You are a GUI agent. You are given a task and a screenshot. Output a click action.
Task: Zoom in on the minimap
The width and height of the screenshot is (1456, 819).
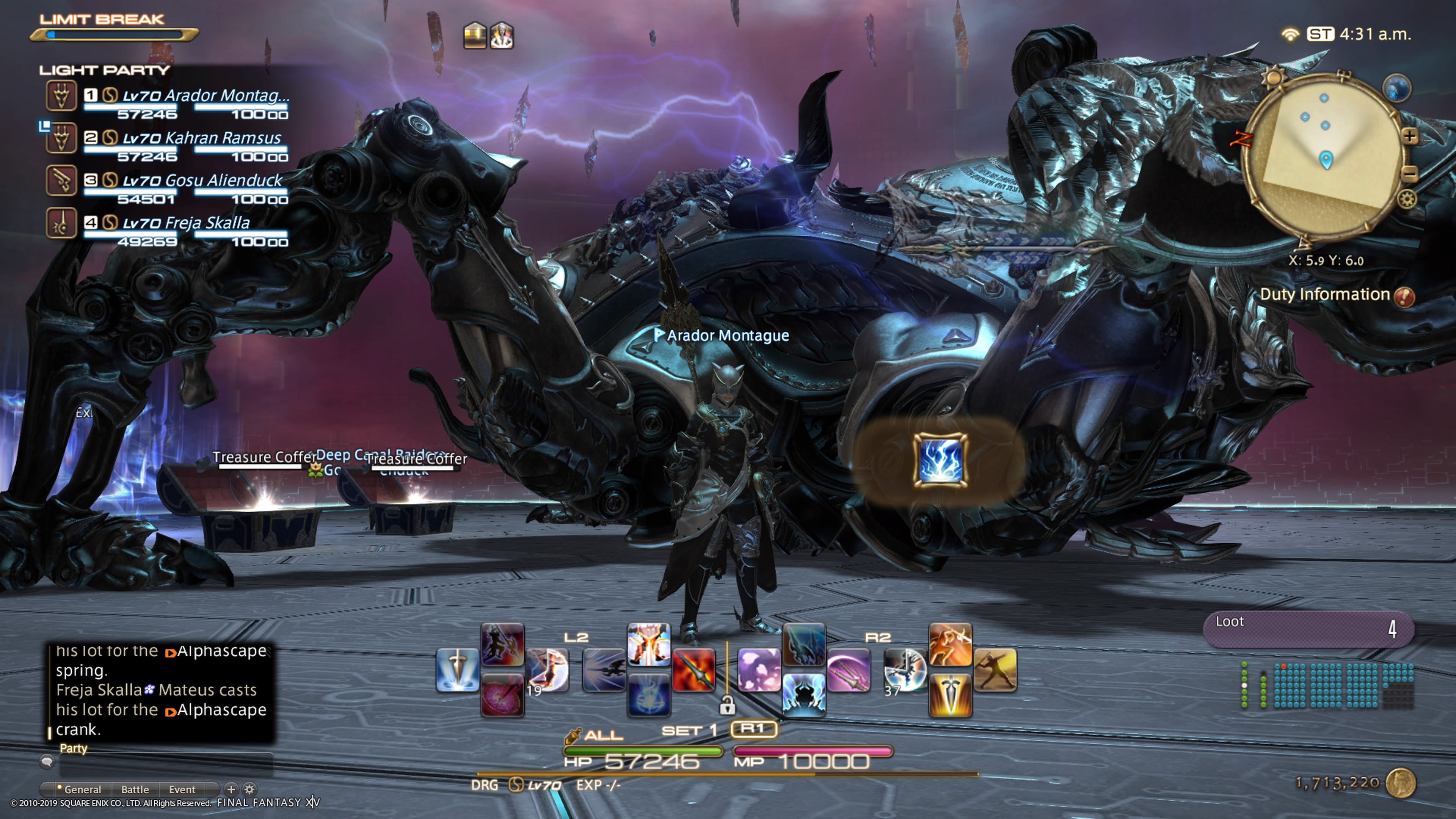coord(1410,136)
